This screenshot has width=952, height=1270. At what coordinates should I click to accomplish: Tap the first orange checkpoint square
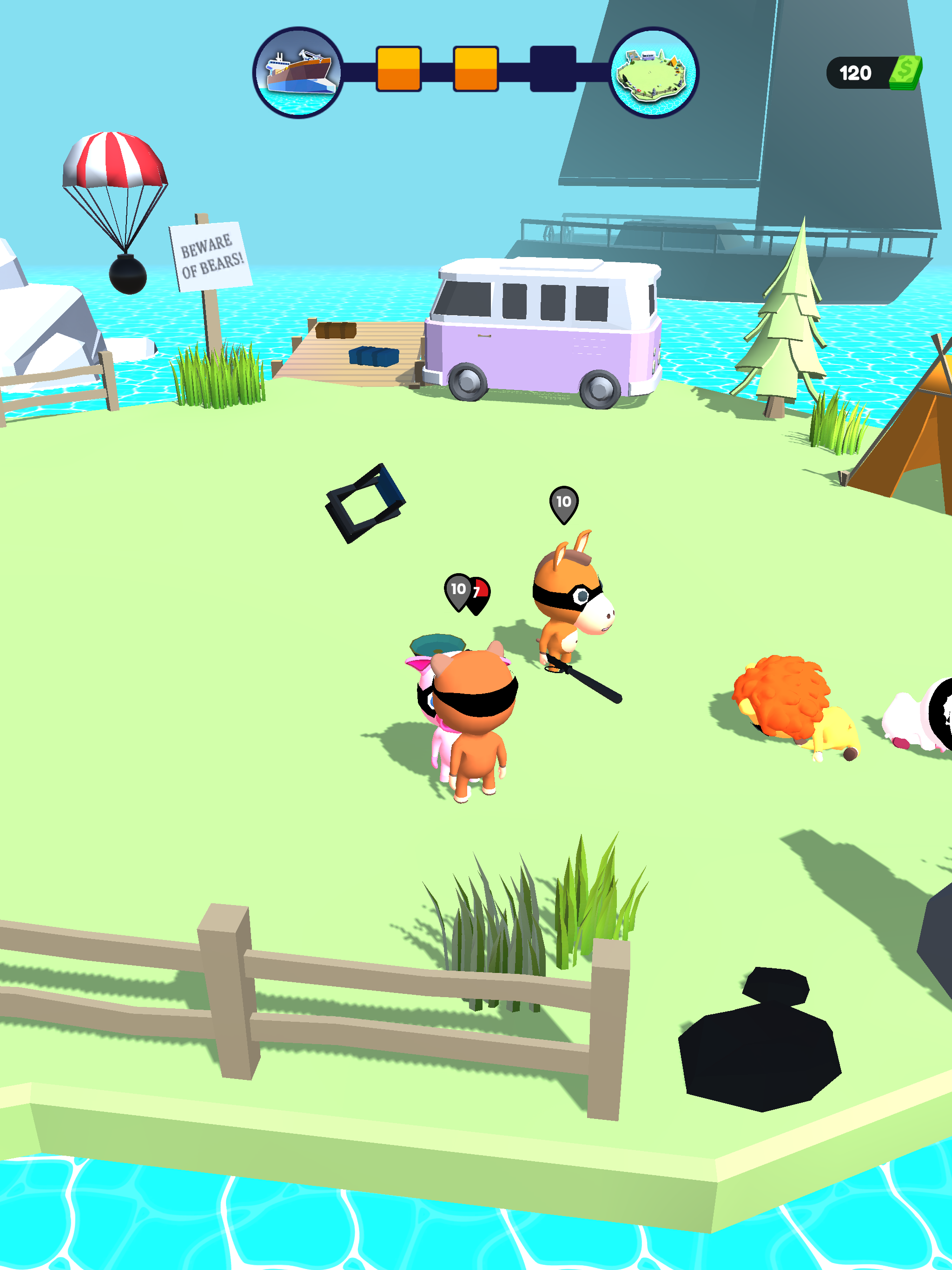(398, 67)
